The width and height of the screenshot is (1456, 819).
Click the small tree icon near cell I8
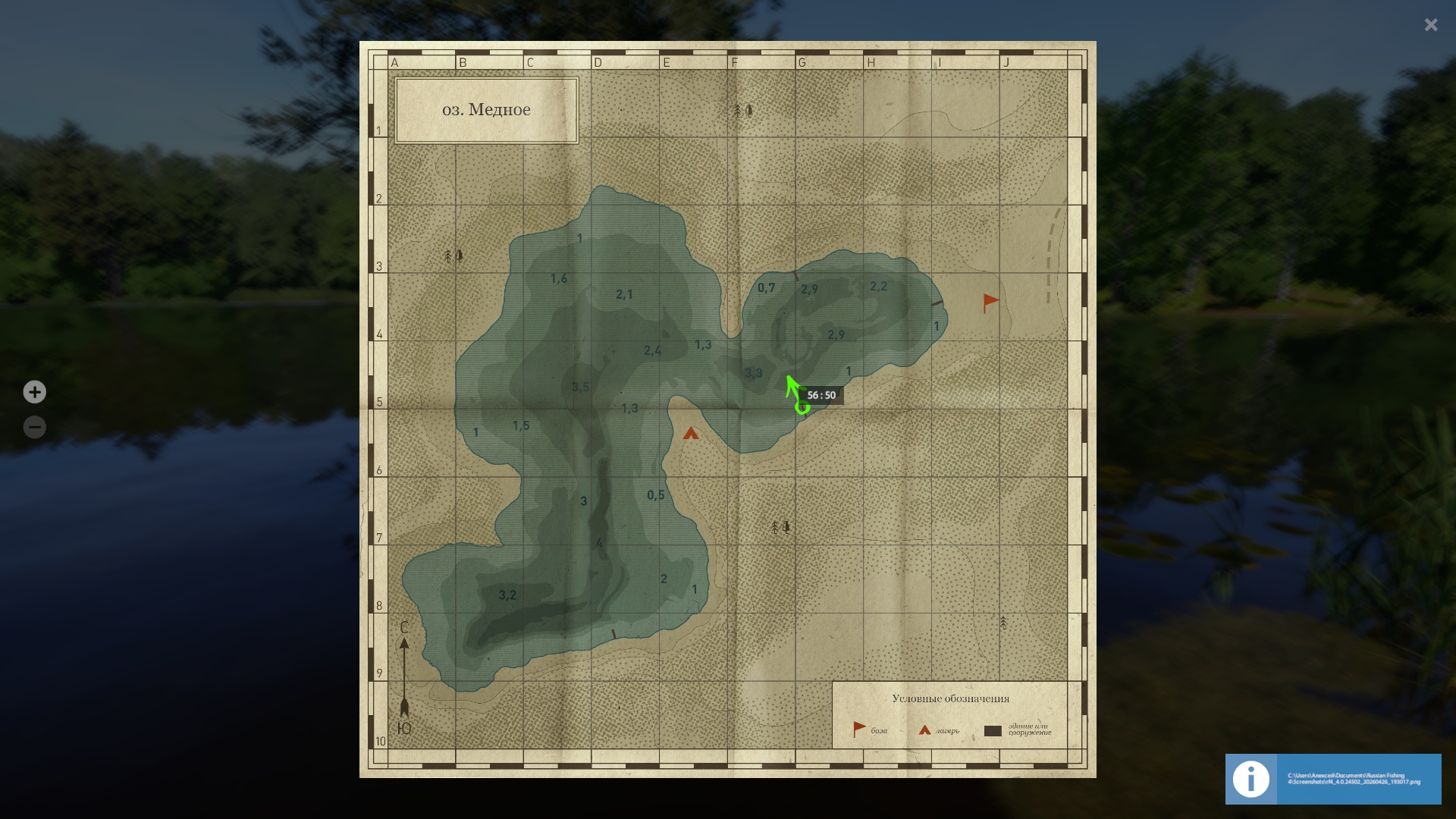tap(1003, 621)
